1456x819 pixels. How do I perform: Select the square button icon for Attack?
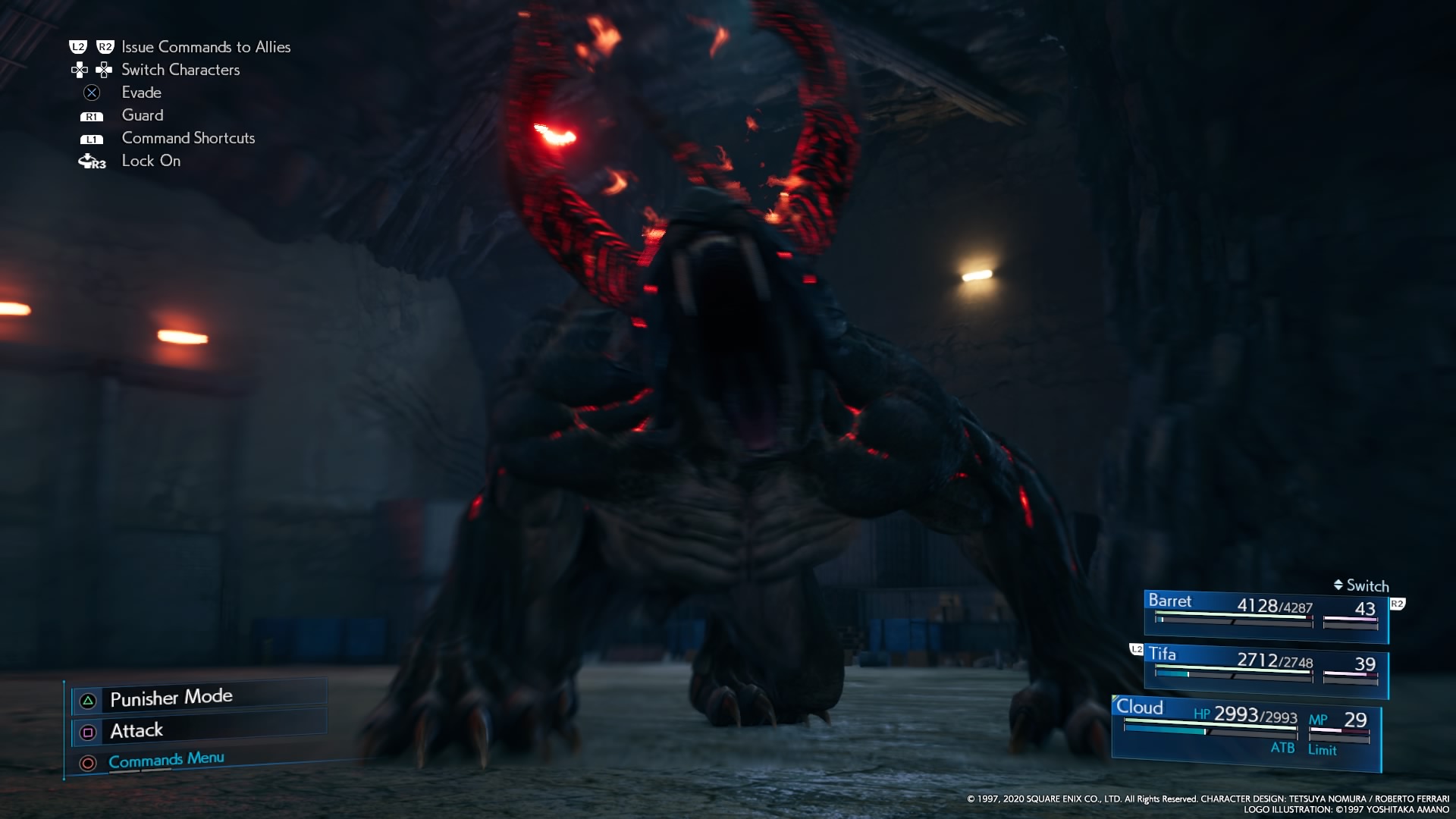click(89, 732)
